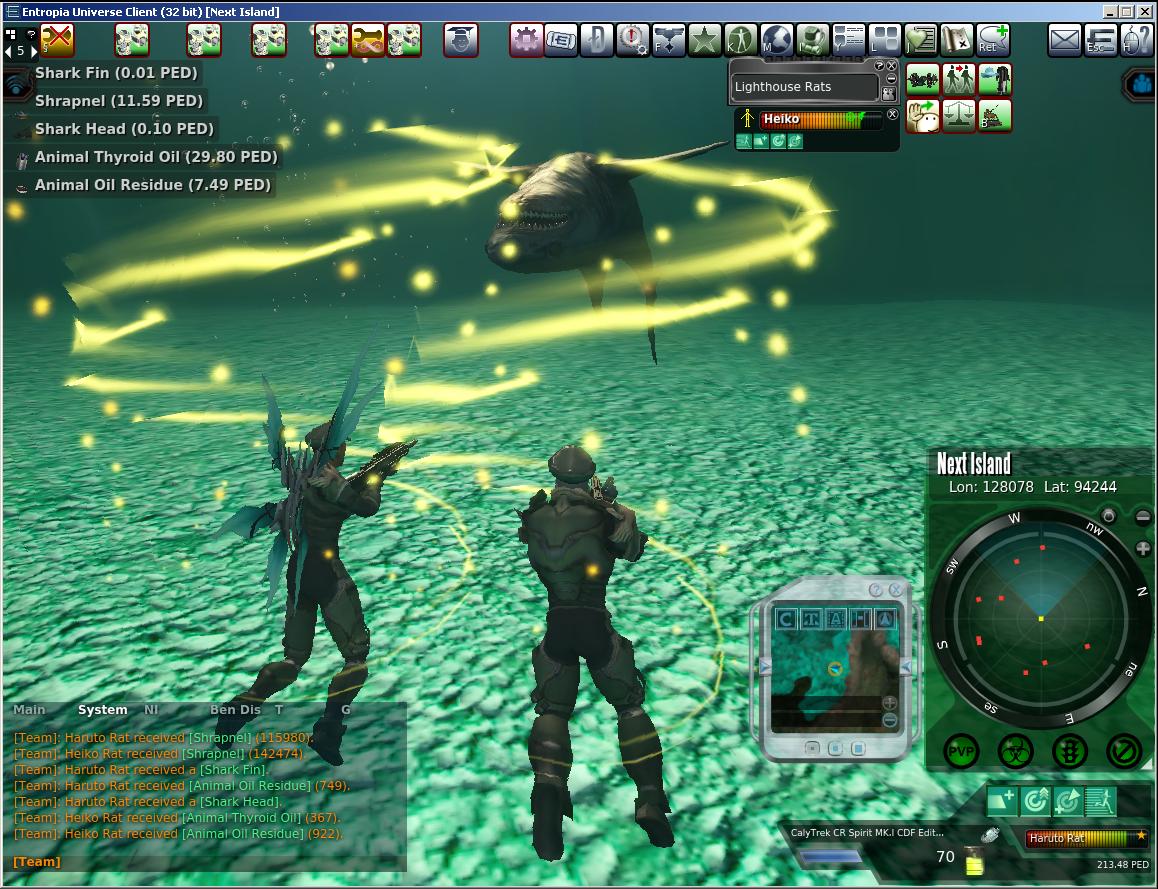Select the green star toolbar icon
The height and width of the screenshot is (889, 1158).
(x=705, y=41)
